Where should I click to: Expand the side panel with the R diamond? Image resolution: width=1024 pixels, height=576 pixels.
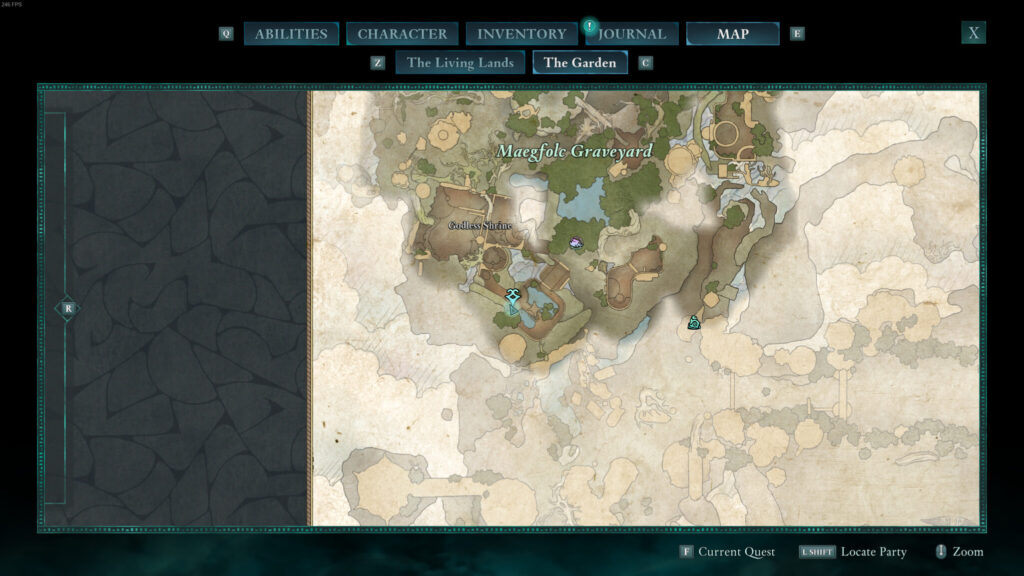(67, 308)
